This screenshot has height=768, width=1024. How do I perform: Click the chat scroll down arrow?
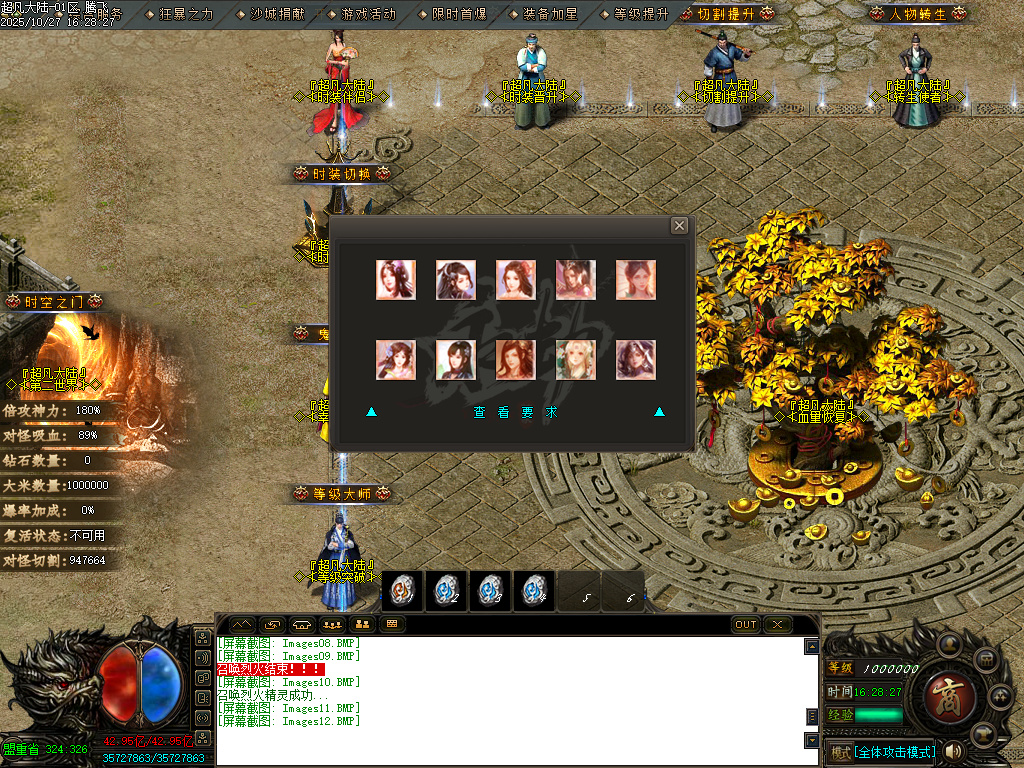812,740
